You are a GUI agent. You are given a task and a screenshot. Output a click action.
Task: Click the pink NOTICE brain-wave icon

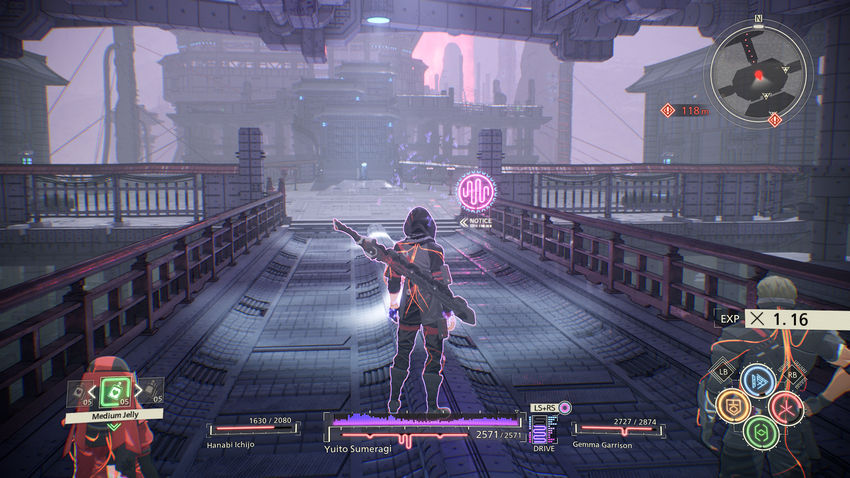(x=473, y=191)
